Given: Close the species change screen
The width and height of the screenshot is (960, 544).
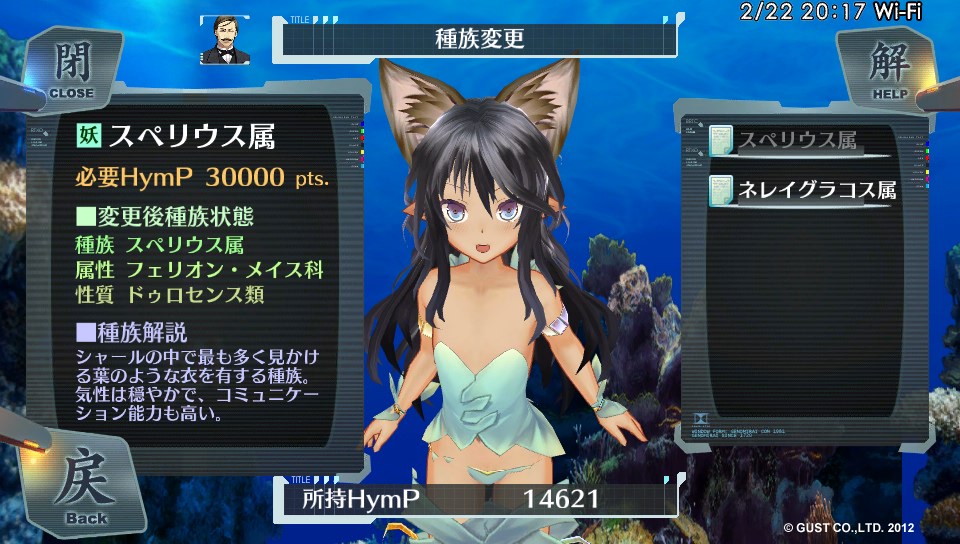Looking at the screenshot, I should tap(70, 70).
